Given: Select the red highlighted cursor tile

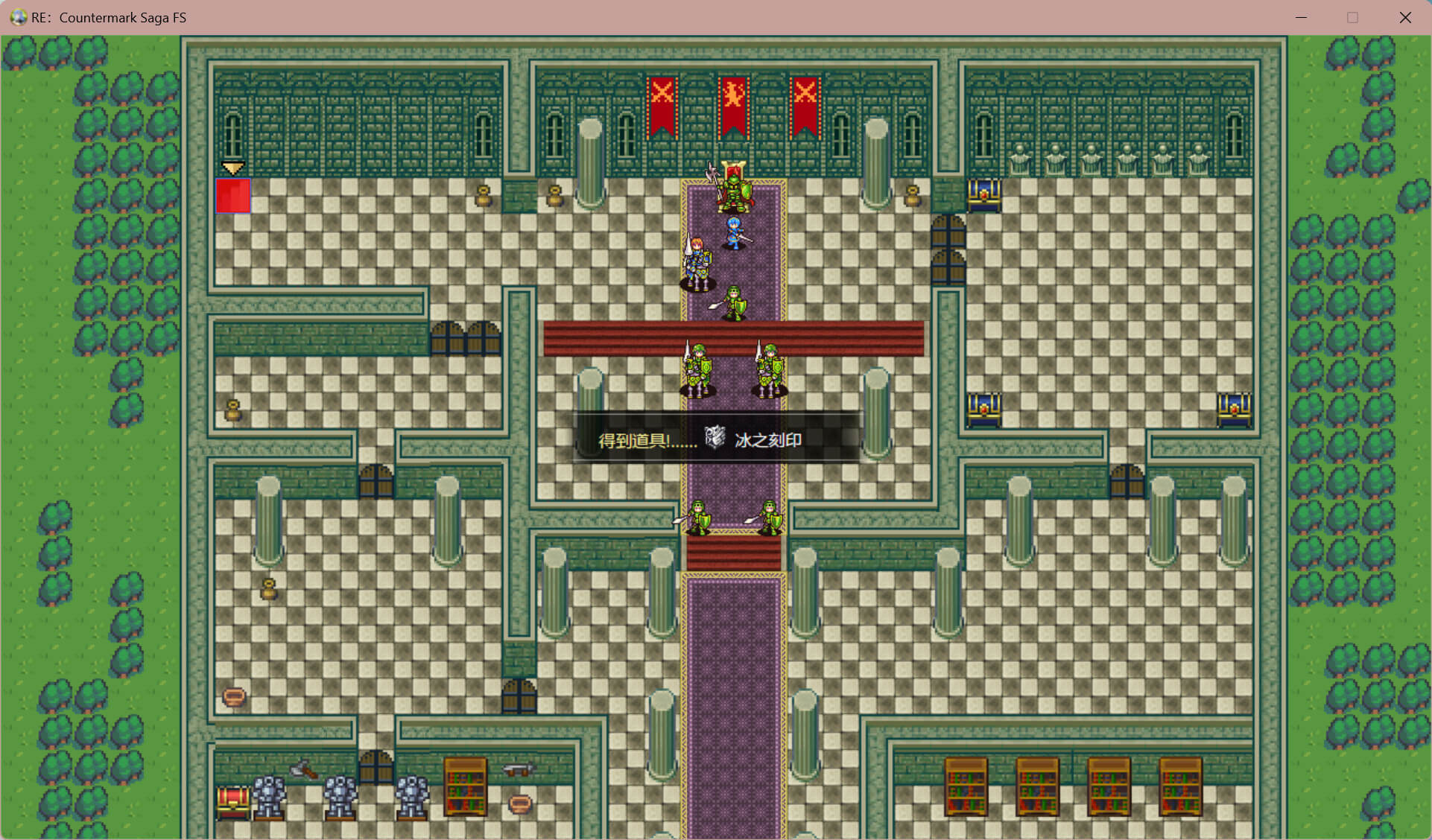Looking at the screenshot, I should click(233, 196).
